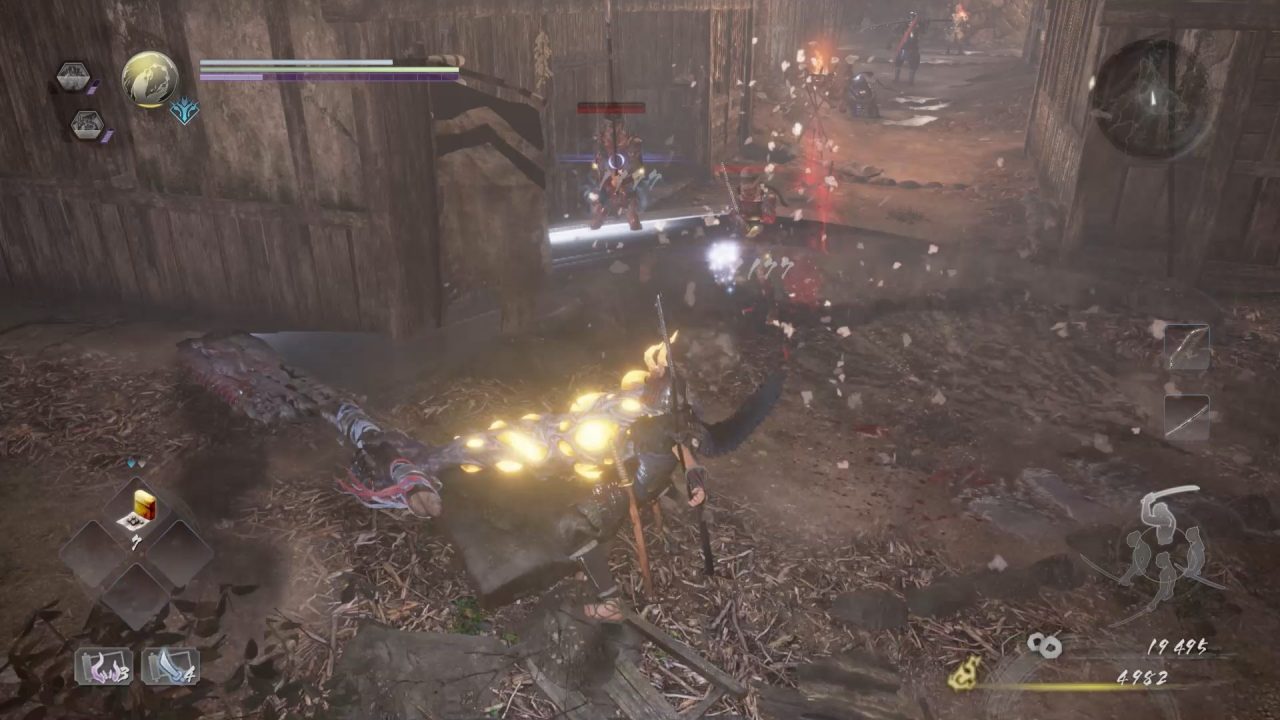Select the blue blade scroll slot

pyautogui.click(x=170, y=666)
